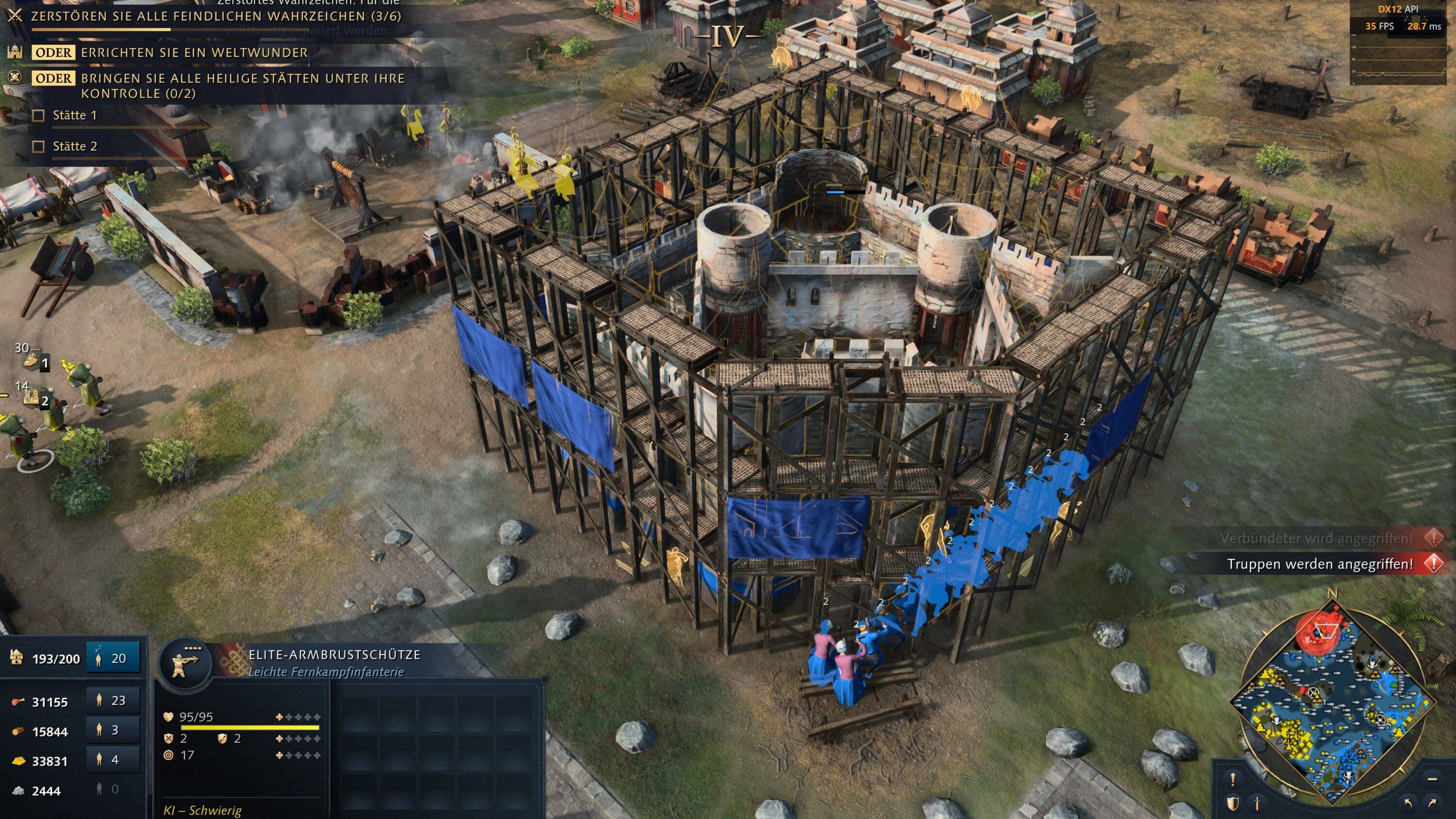1456x819 pixels.
Task: Select the 20 idle villagers button
Action: point(113,658)
